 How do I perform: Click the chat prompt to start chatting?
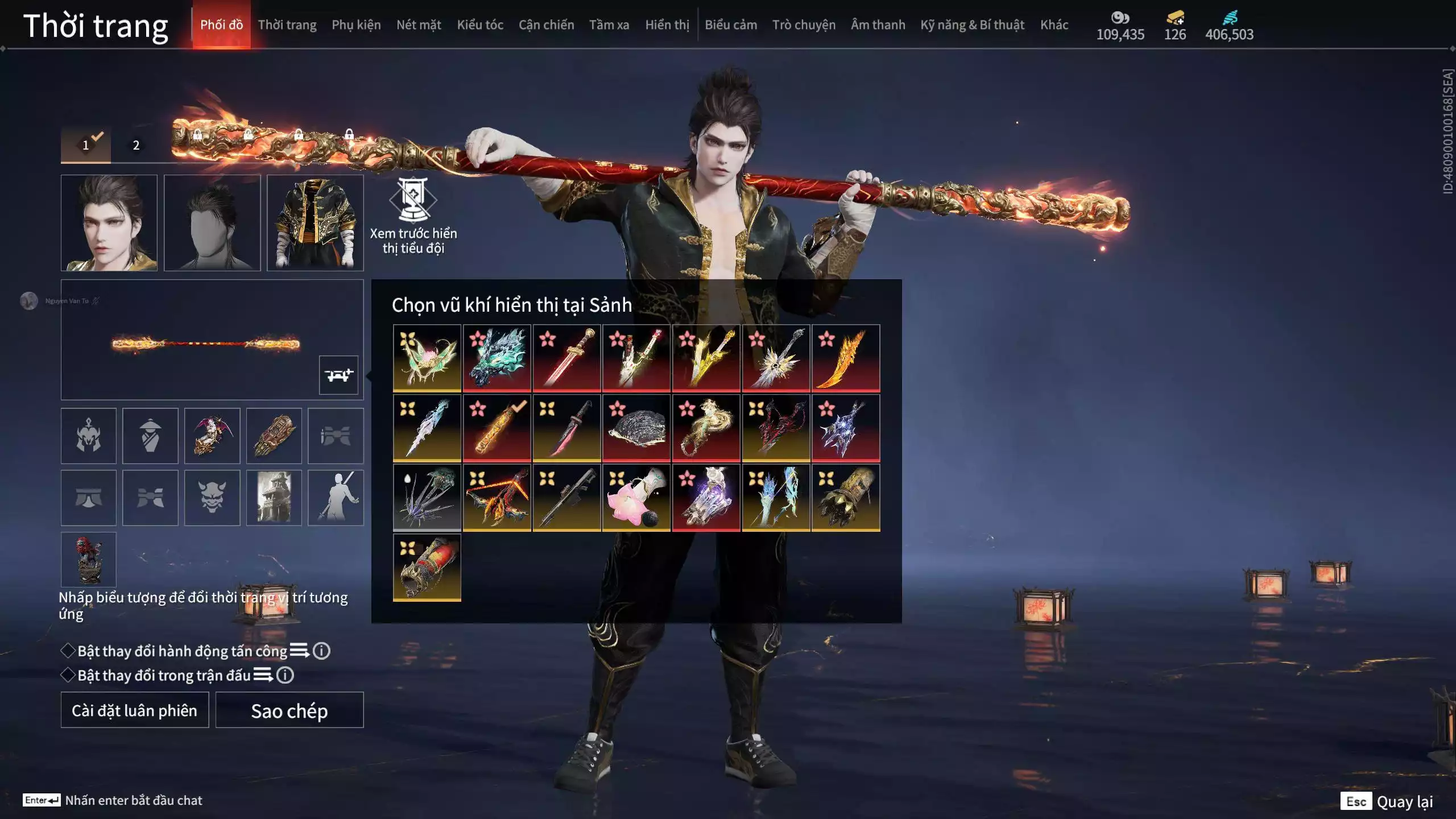tap(133, 800)
